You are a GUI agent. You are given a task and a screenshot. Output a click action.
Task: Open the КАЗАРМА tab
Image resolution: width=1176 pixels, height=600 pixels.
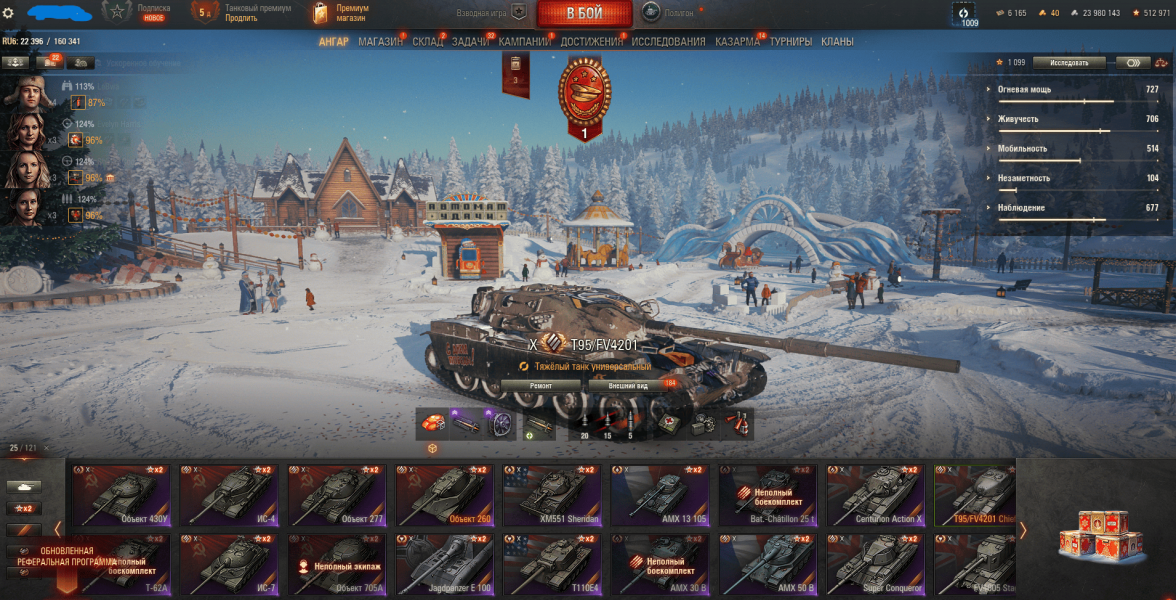(x=738, y=42)
